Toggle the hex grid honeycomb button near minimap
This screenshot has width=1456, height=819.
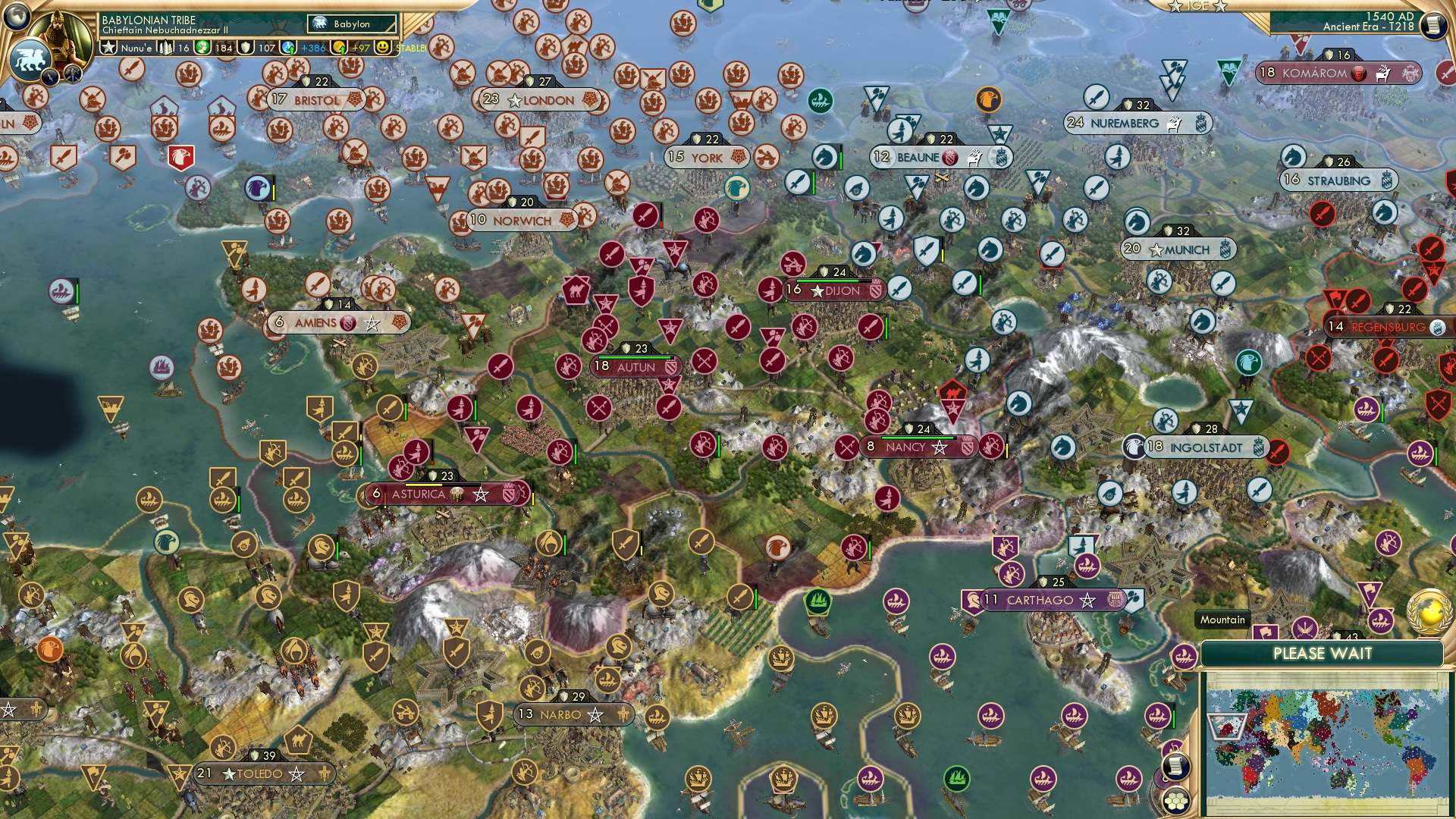tap(1176, 800)
